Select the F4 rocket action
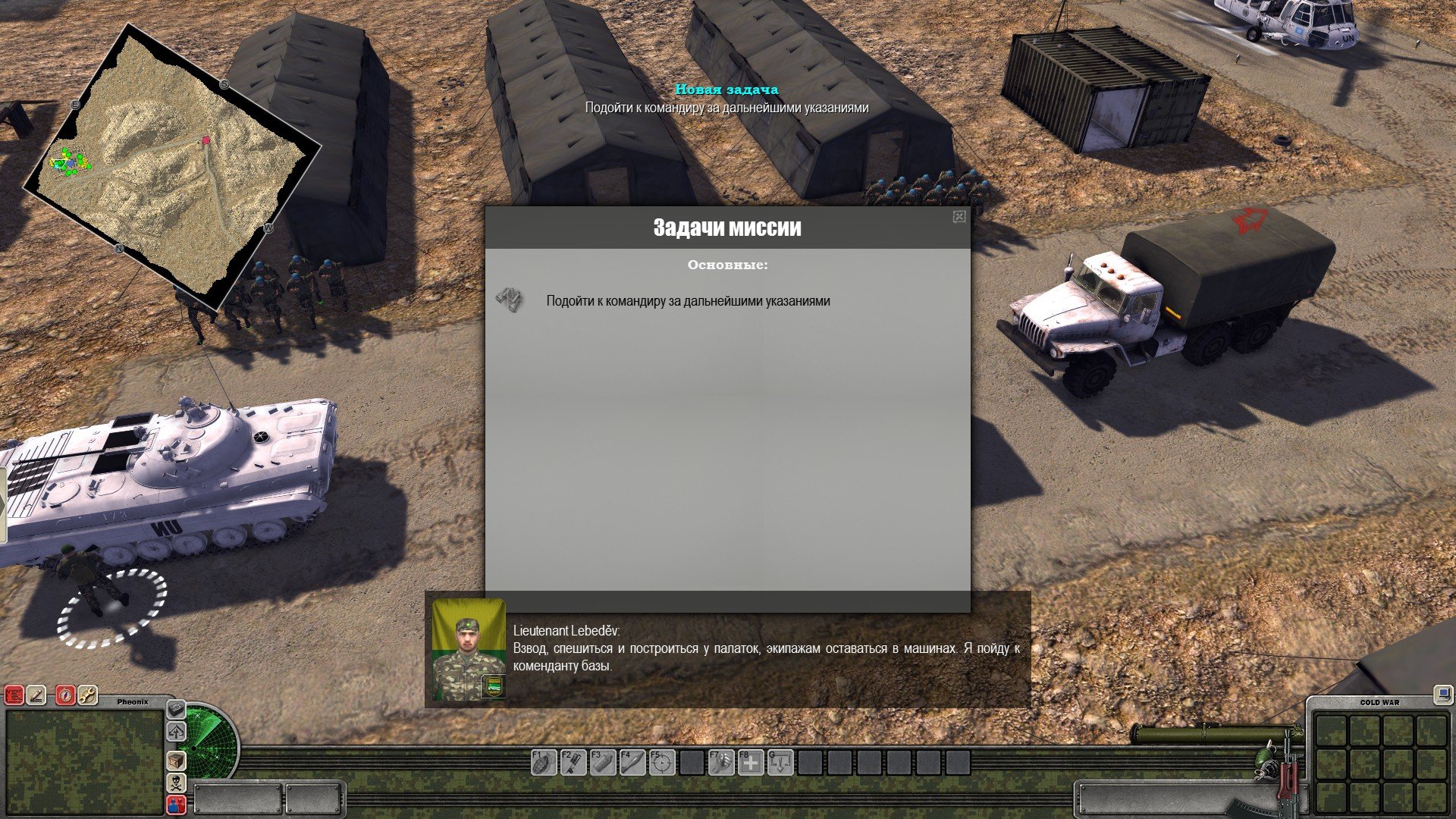The width and height of the screenshot is (1456, 819). [632, 762]
